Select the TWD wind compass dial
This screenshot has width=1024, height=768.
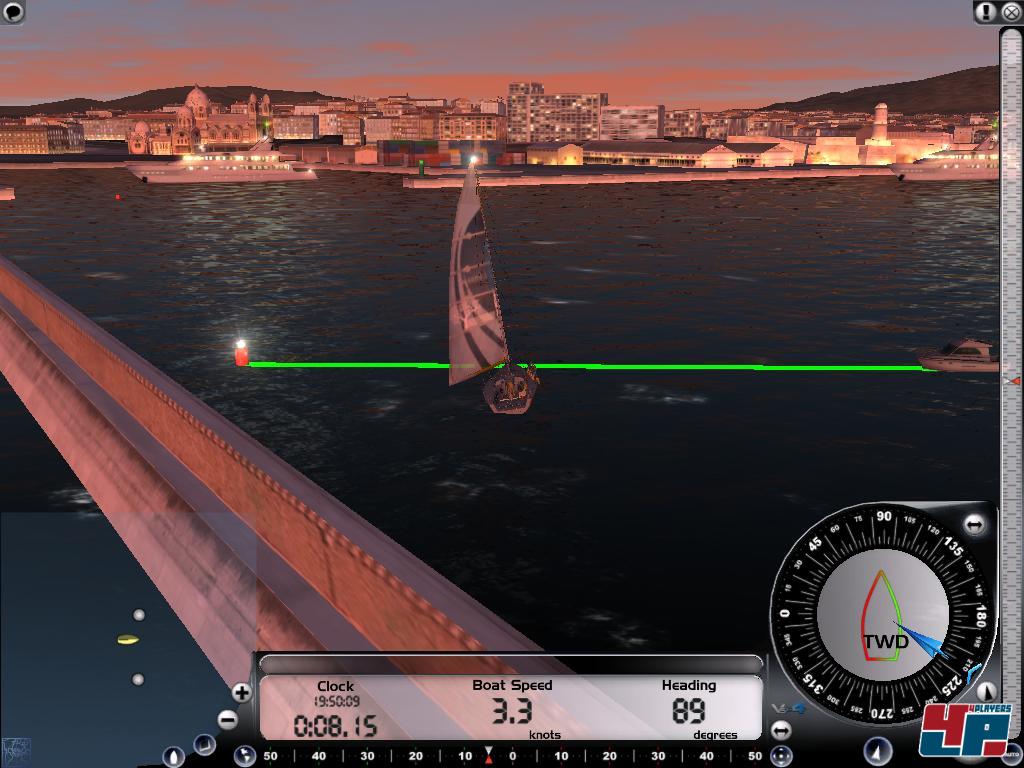(x=882, y=614)
